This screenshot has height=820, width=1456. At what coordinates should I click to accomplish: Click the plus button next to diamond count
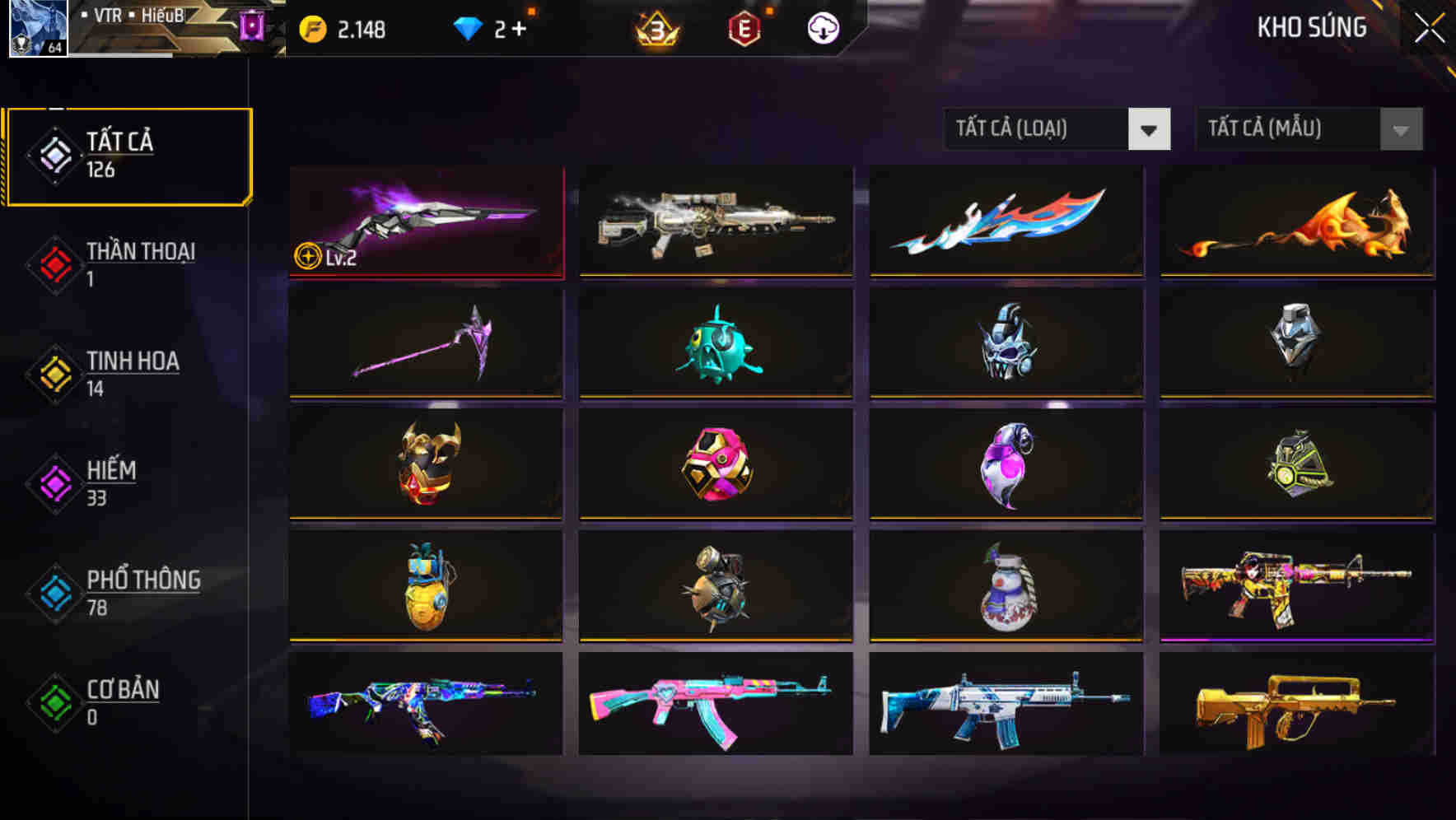(521, 26)
